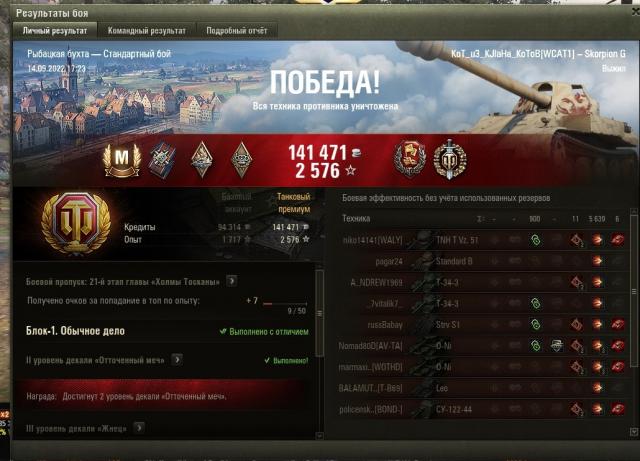
Task: Click the large tank emblem medal
Action: point(70,222)
